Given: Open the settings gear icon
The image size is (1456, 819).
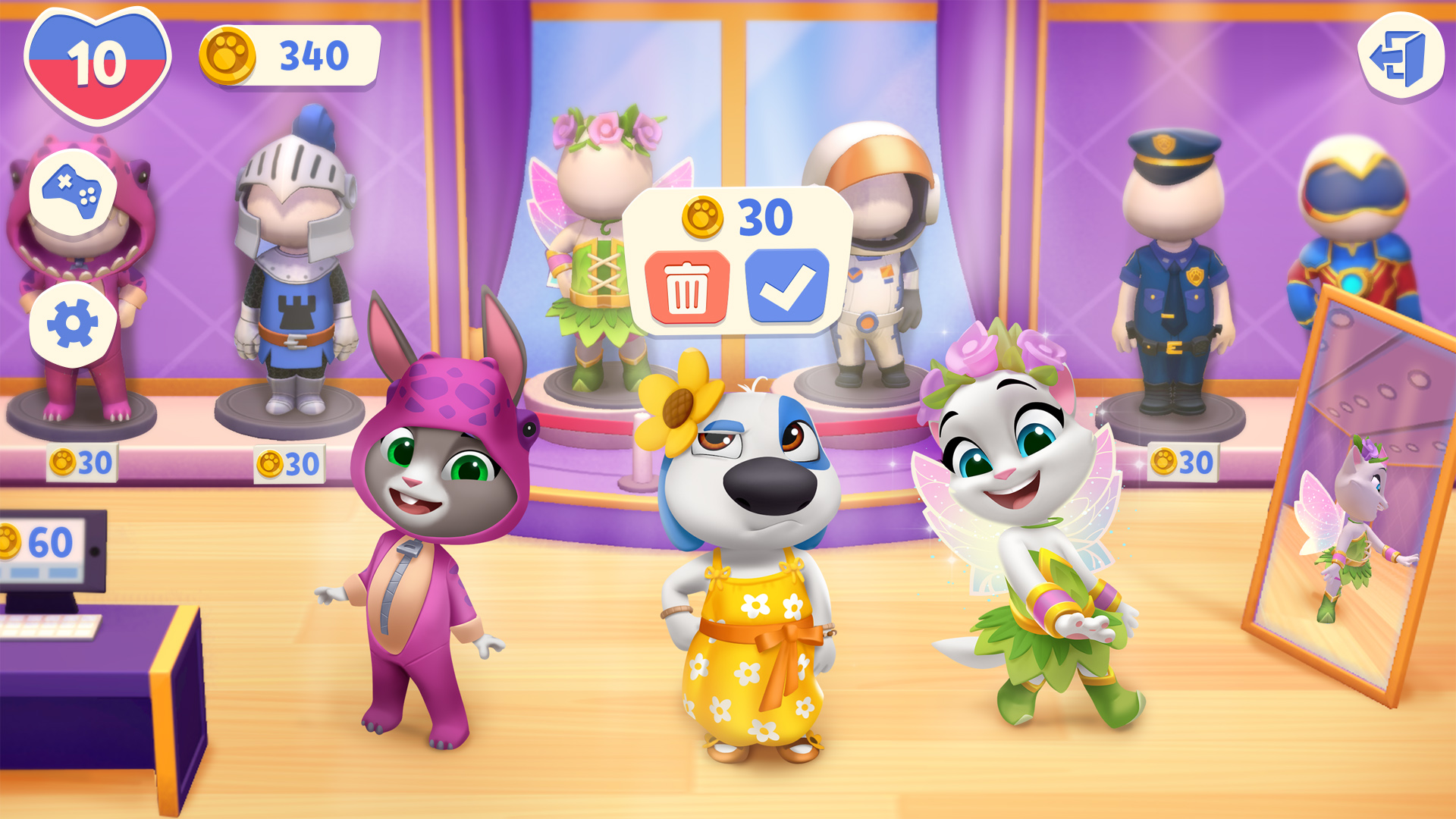Looking at the screenshot, I should (x=74, y=320).
